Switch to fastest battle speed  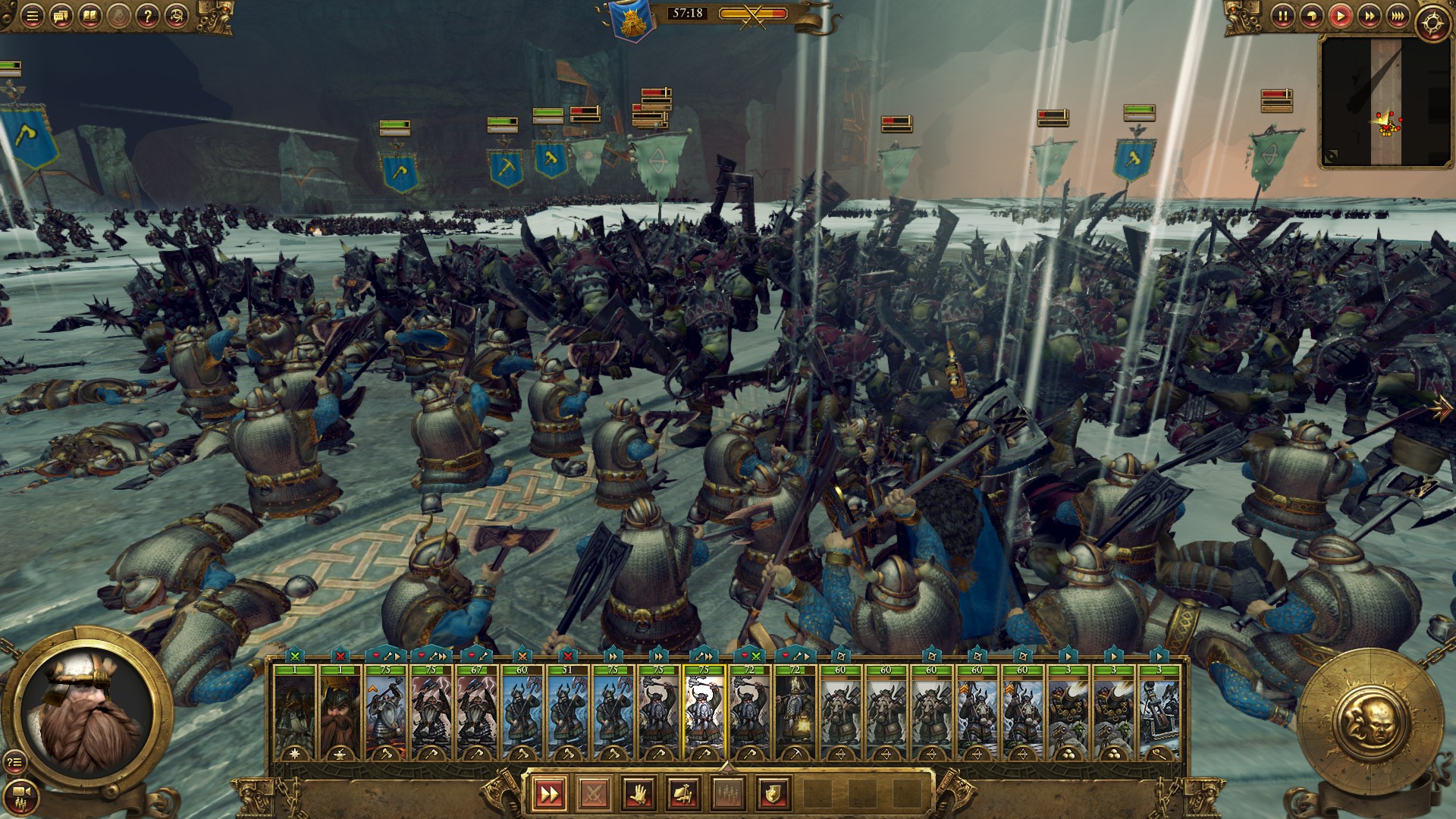coord(1398,16)
